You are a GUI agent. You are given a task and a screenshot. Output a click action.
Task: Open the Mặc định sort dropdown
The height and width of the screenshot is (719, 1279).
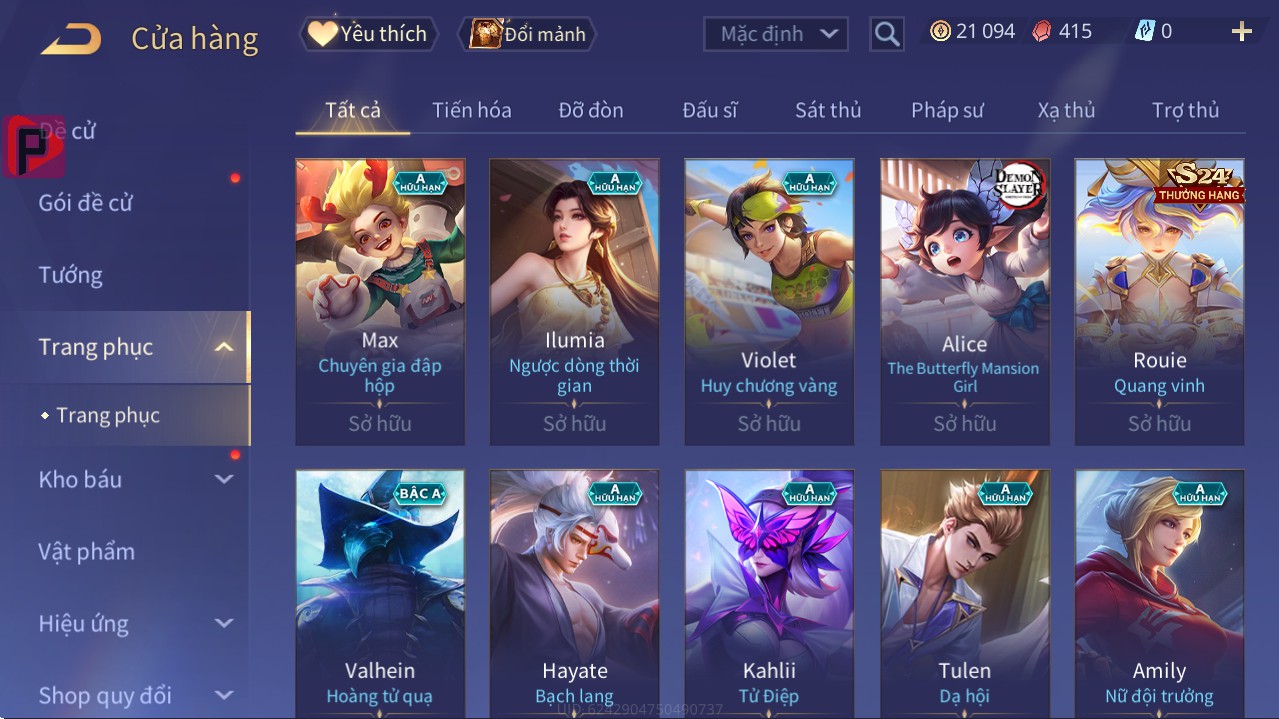pyautogui.click(x=776, y=34)
